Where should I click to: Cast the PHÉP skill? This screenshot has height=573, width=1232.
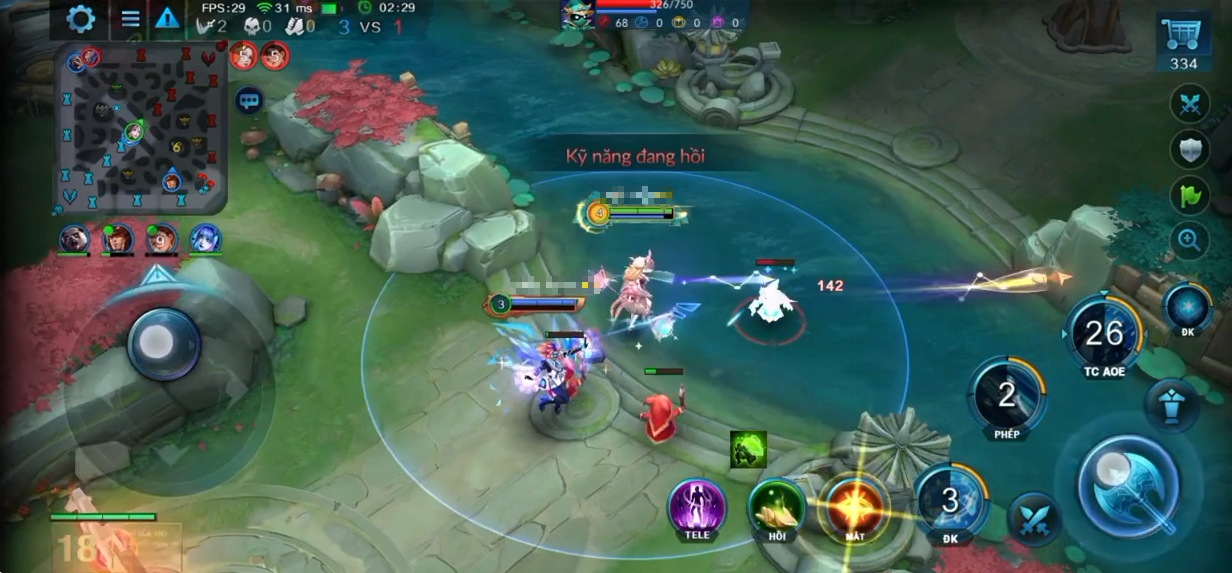click(x=1006, y=397)
